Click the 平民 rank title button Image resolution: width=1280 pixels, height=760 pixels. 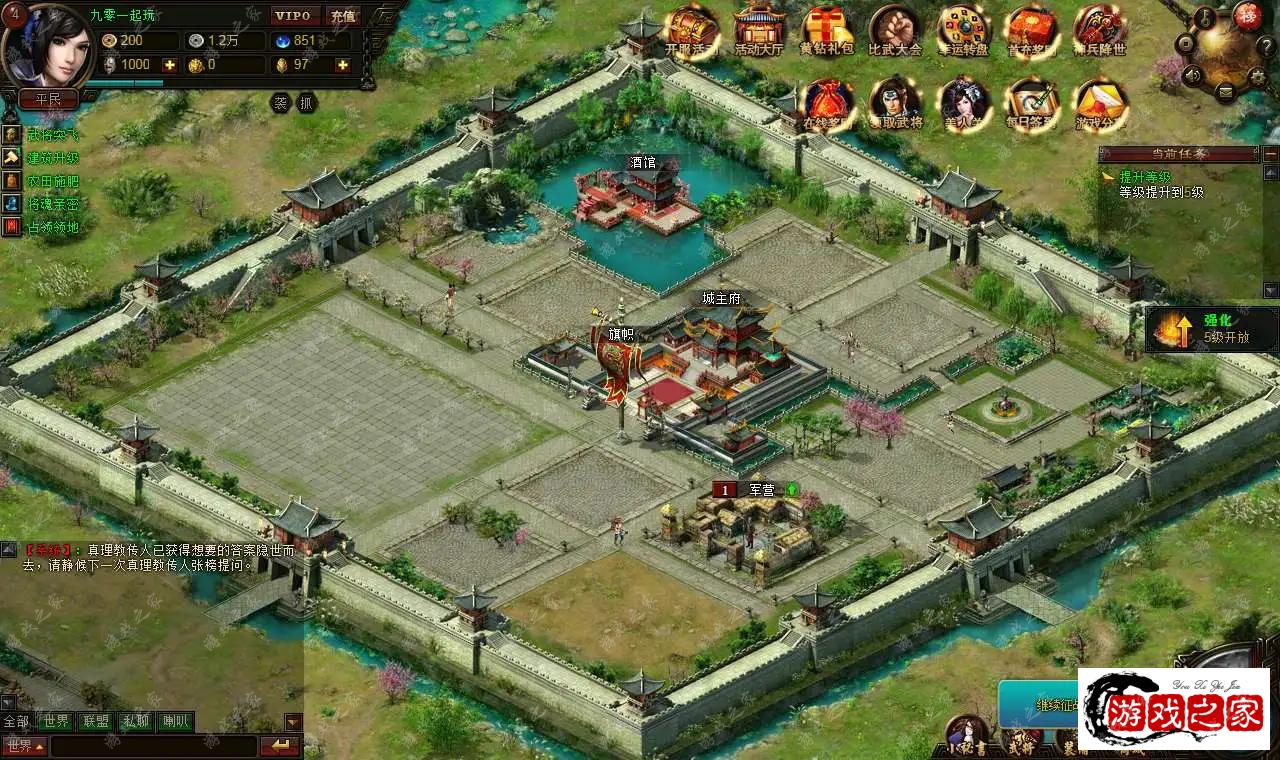point(48,99)
